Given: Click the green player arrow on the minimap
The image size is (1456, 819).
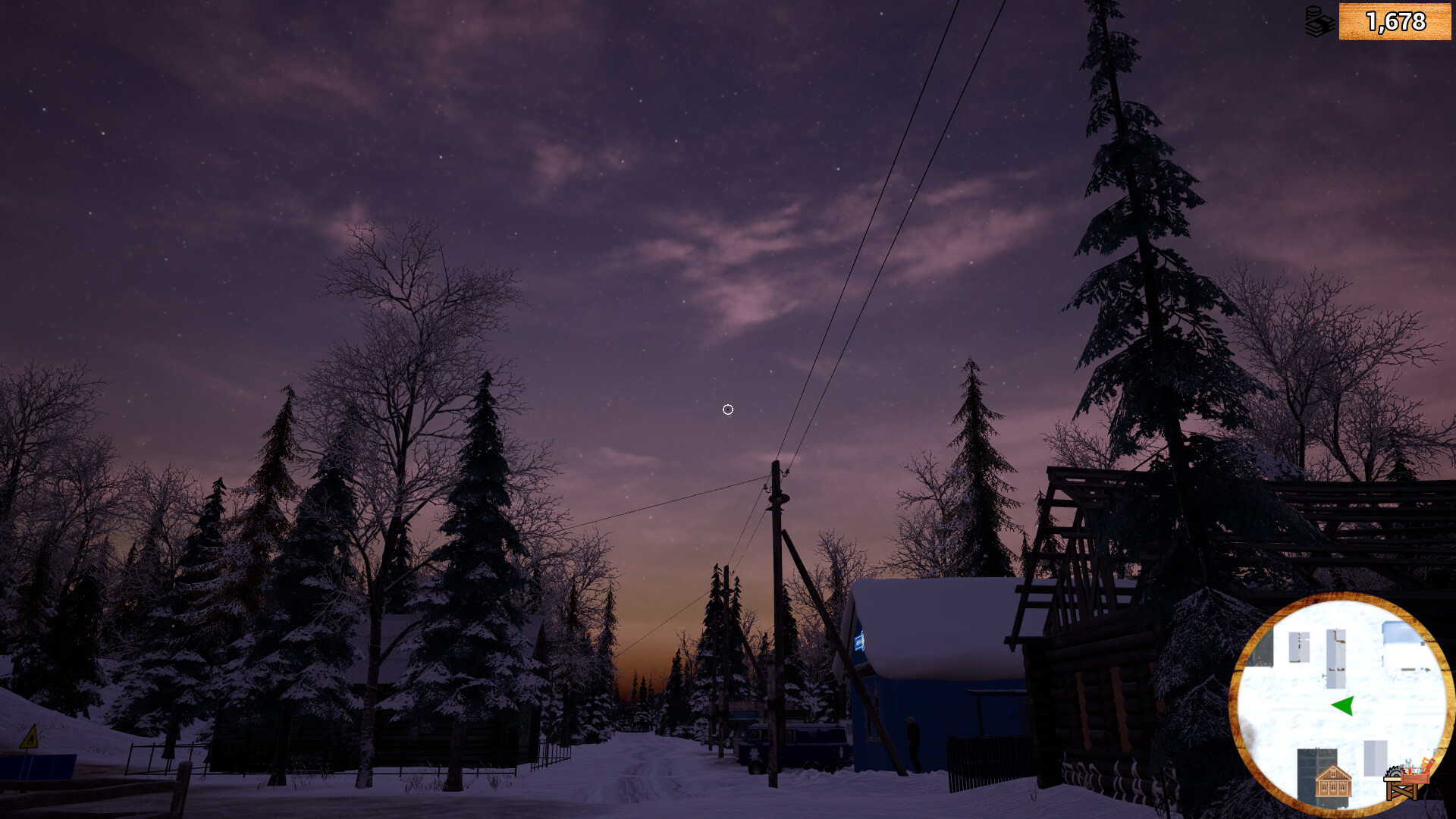Looking at the screenshot, I should point(1342,705).
